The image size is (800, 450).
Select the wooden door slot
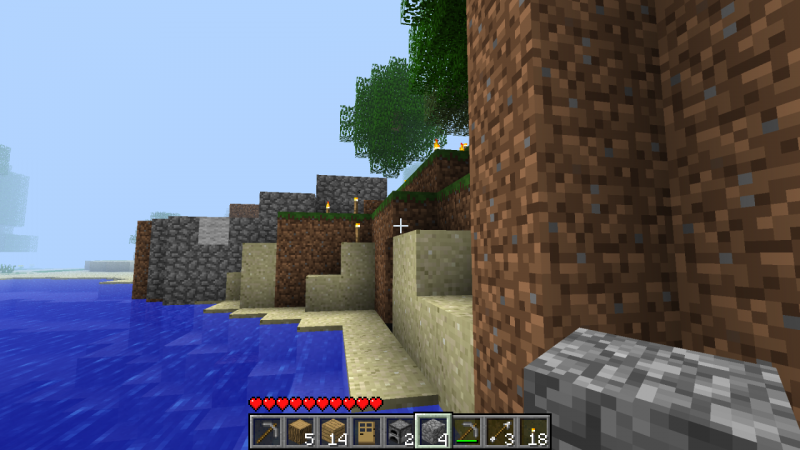(366, 432)
